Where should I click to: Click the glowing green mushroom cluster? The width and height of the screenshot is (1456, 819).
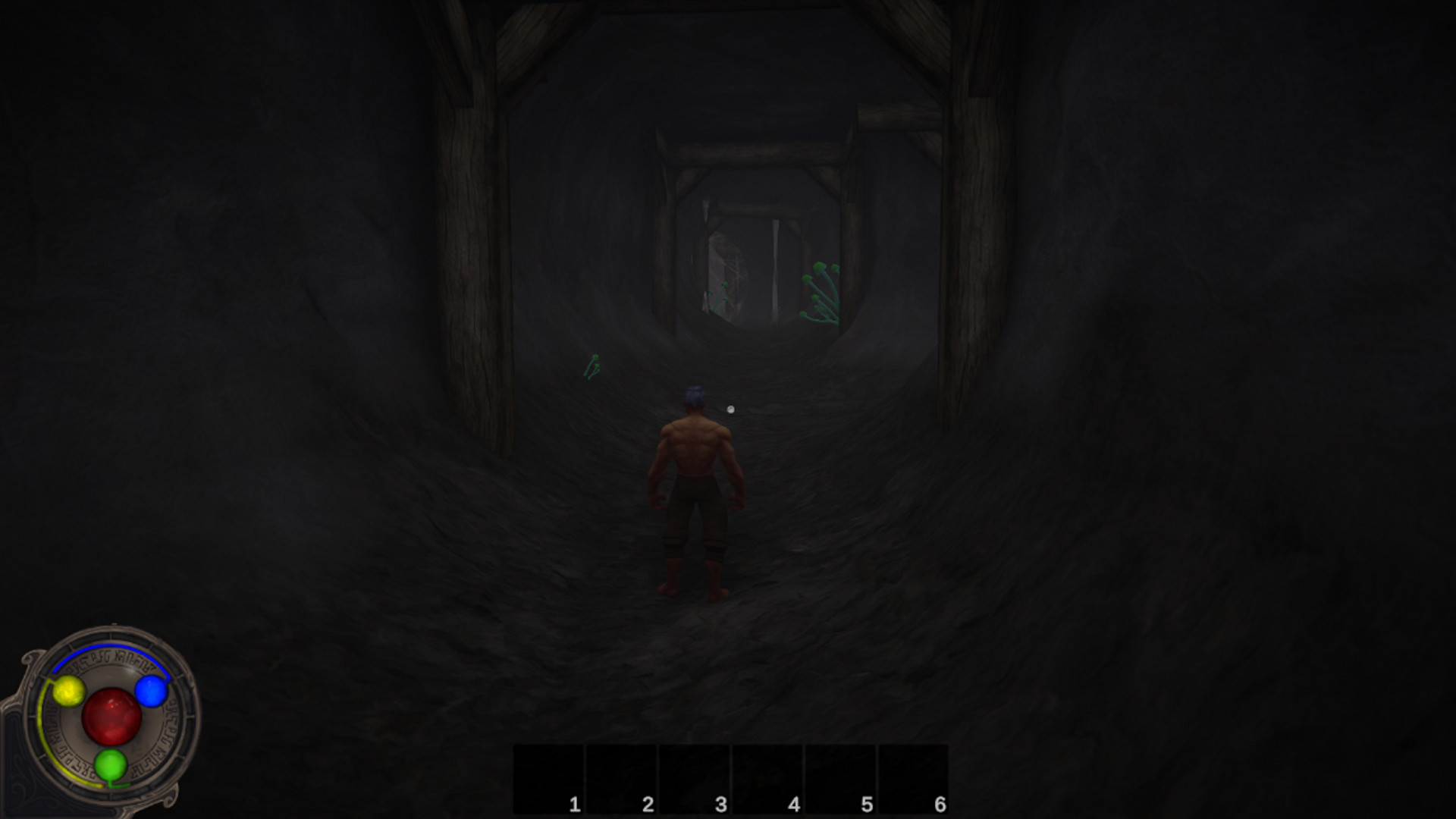click(x=821, y=292)
